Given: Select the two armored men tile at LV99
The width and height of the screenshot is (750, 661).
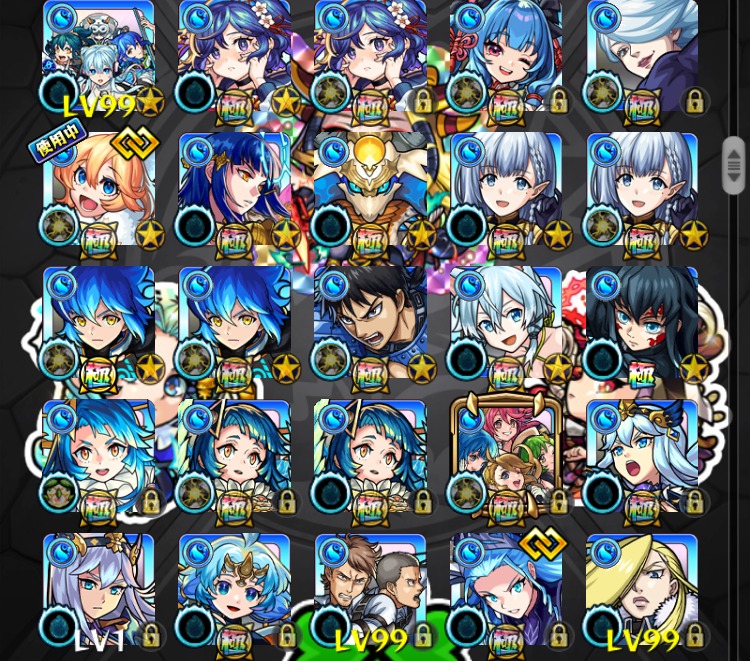Looking at the screenshot, I should pos(370,590).
